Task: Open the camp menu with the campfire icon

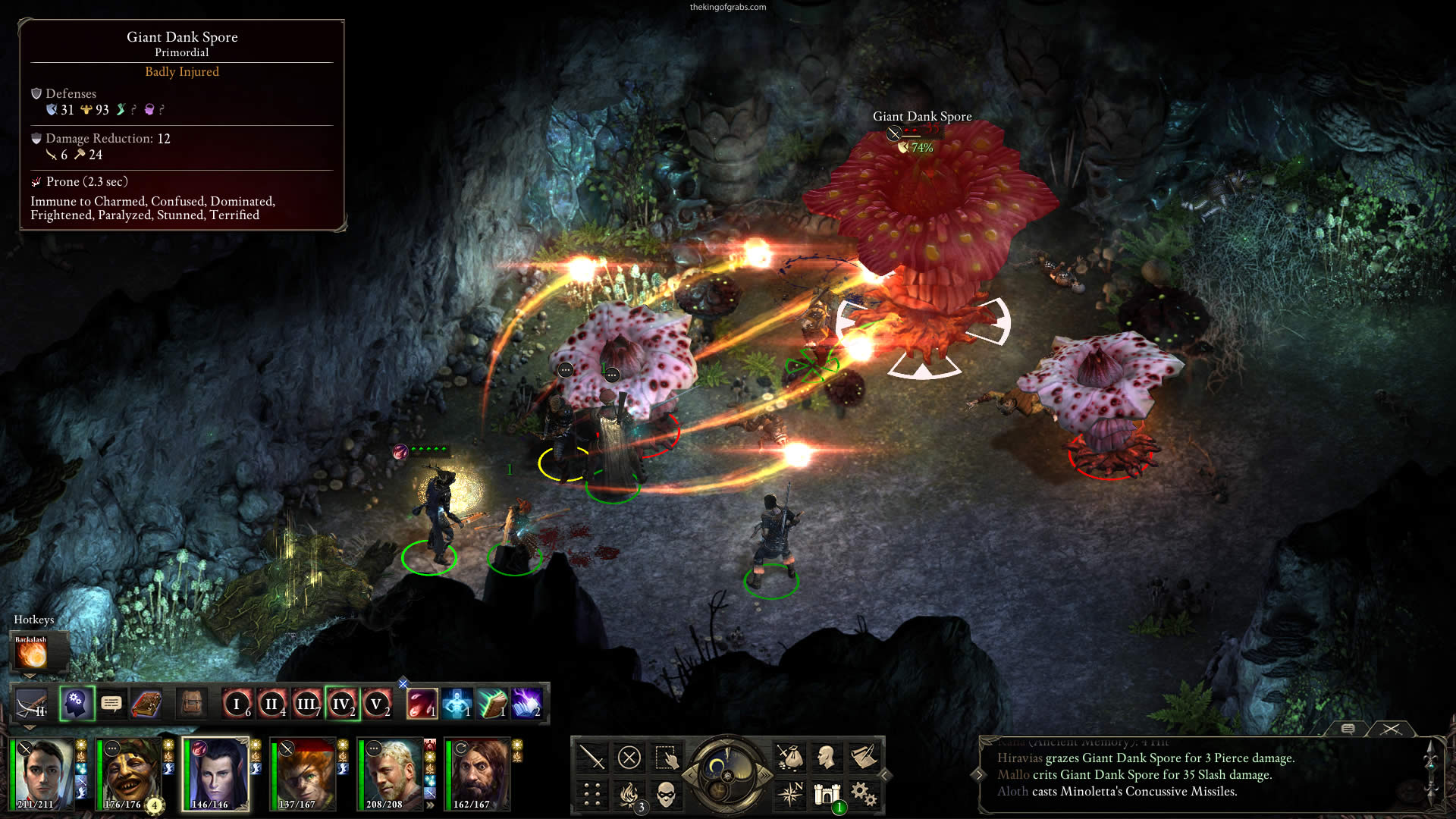Action: point(629,794)
